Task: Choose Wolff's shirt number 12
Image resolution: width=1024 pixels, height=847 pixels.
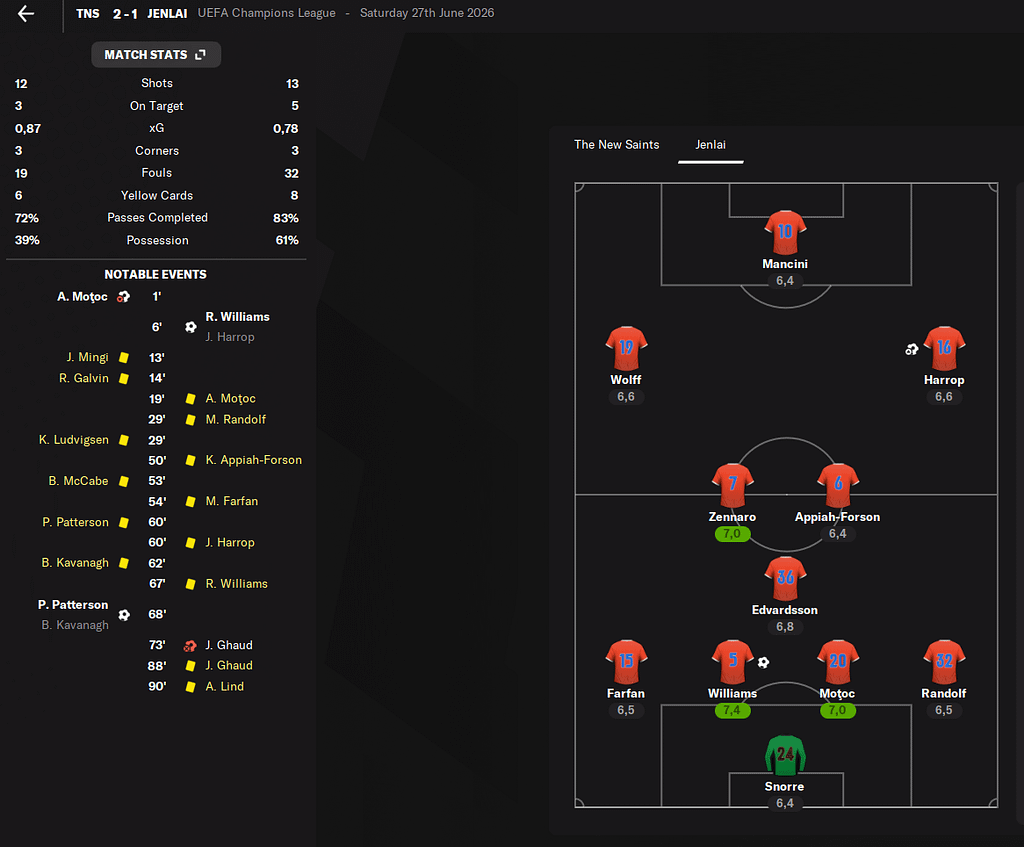Action: tap(626, 348)
